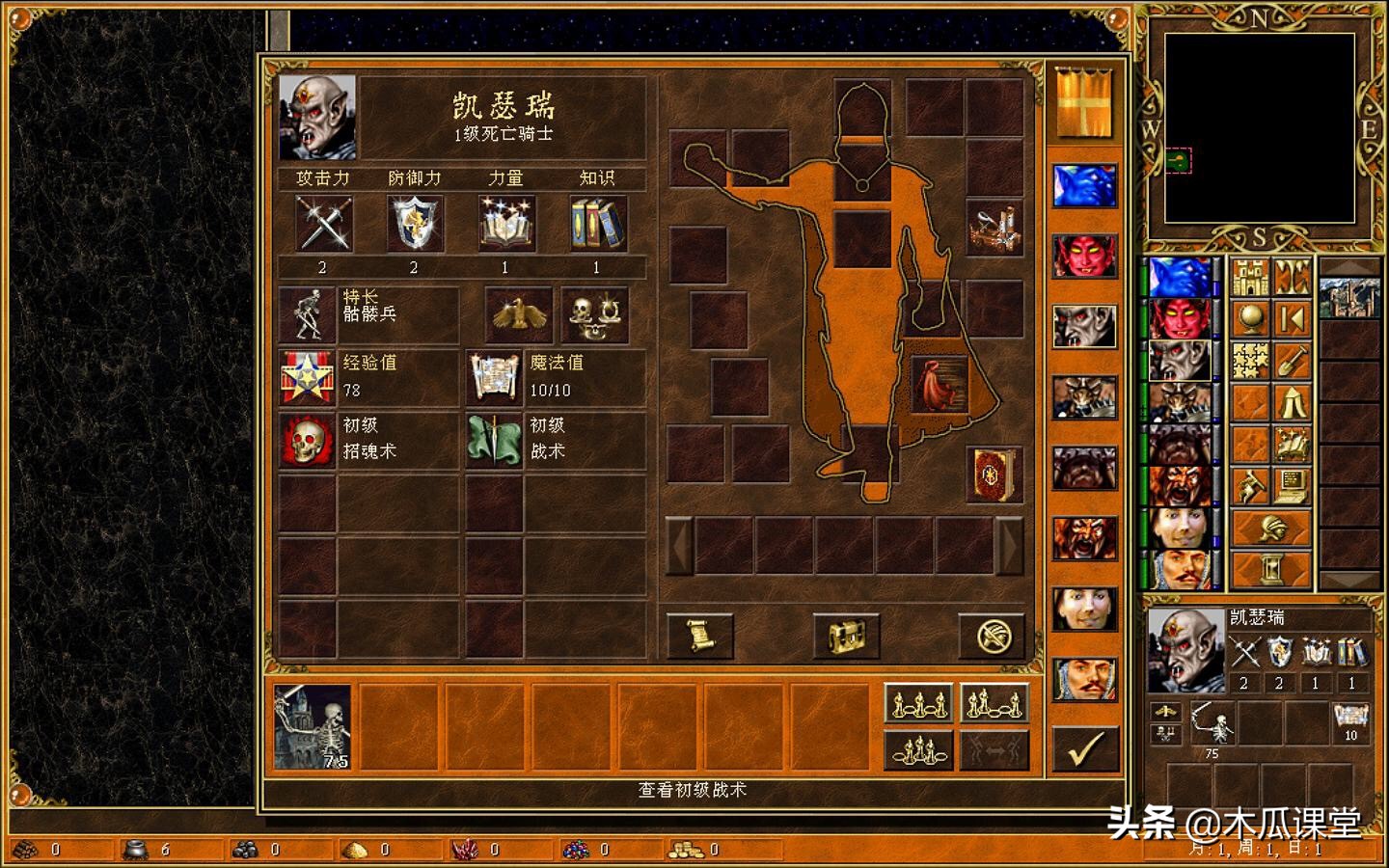Image resolution: width=1389 pixels, height=868 pixels.
Task: Click the ballista war machine slot
Action: point(994,228)
